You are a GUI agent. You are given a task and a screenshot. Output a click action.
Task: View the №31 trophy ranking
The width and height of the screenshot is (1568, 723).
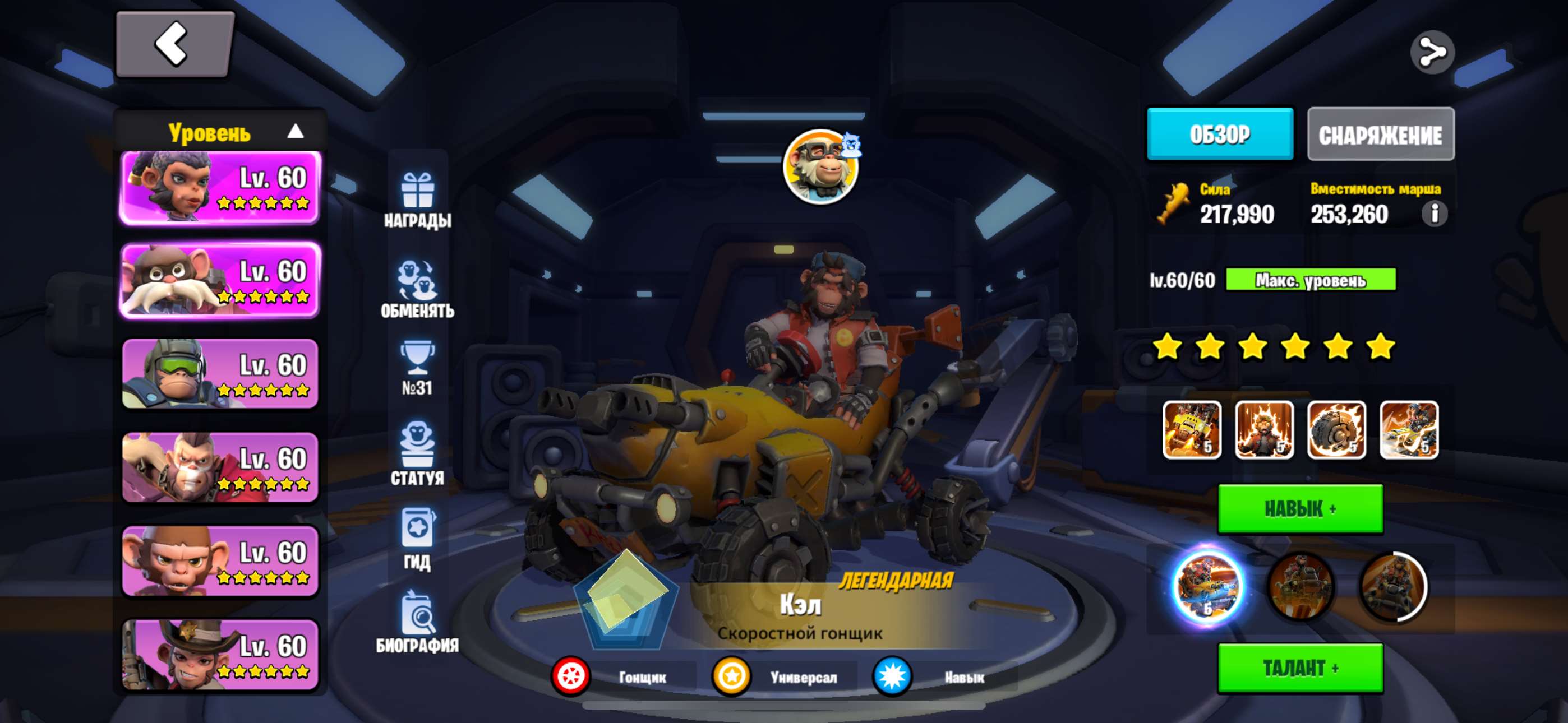(418, 368)
